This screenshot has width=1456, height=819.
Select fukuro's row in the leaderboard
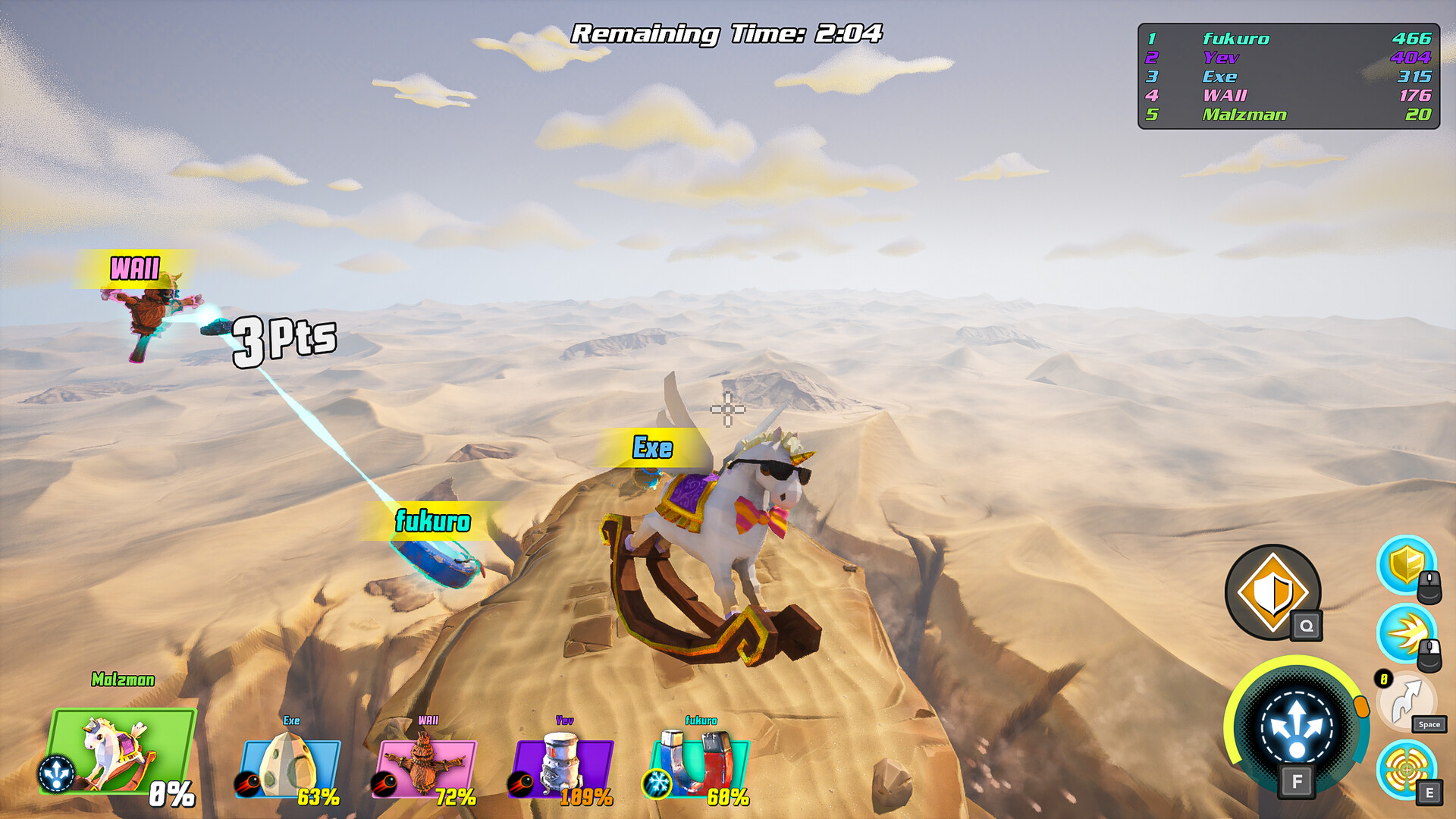tap(1289, 38)
